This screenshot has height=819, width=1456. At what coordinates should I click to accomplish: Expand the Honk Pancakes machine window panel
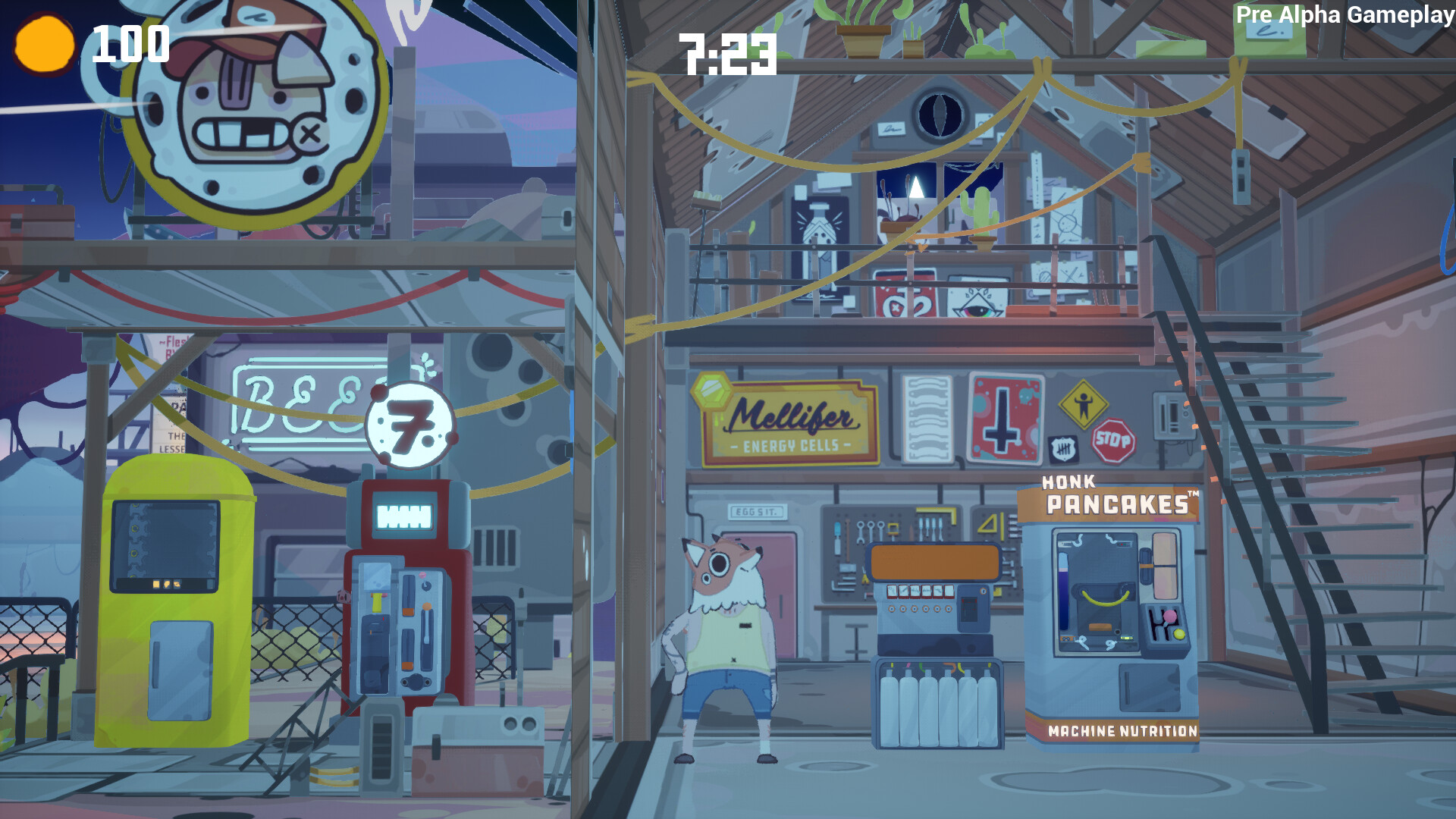click(1100, 591)
